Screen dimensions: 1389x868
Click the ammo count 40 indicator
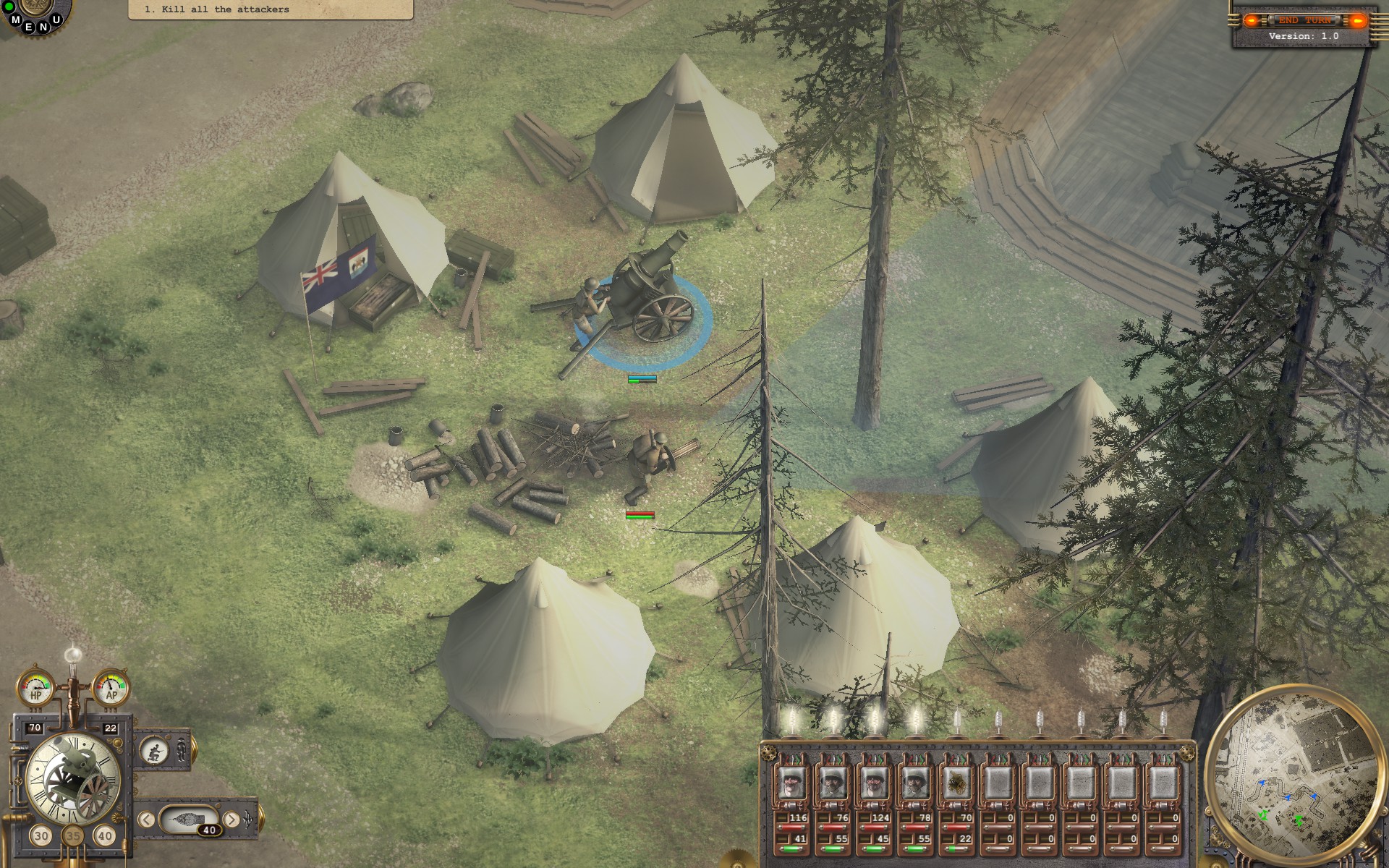tap(209, 830)
